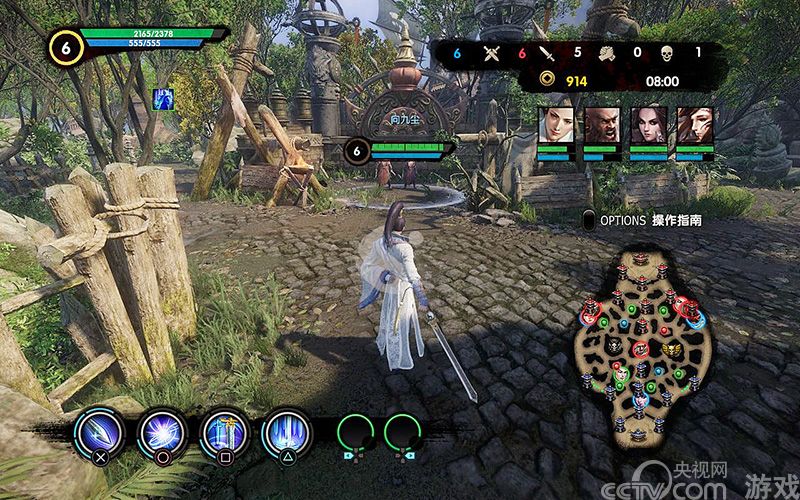Click the blue buff status icon
Viewport: 800px width, 500px height.
[162, 98]
